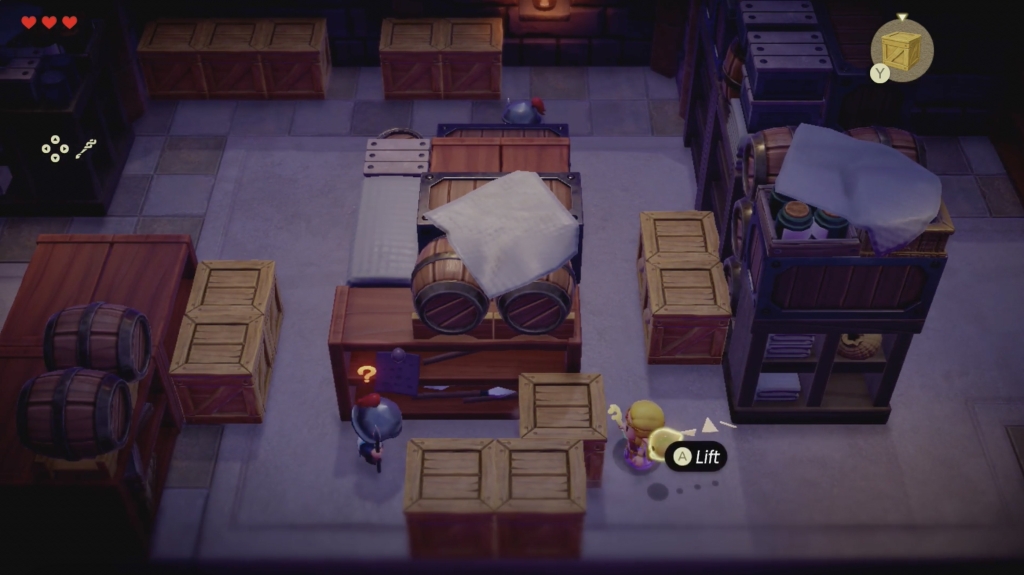
Task: Select the wooden crate echo icon
Action: tap(902, 50)
